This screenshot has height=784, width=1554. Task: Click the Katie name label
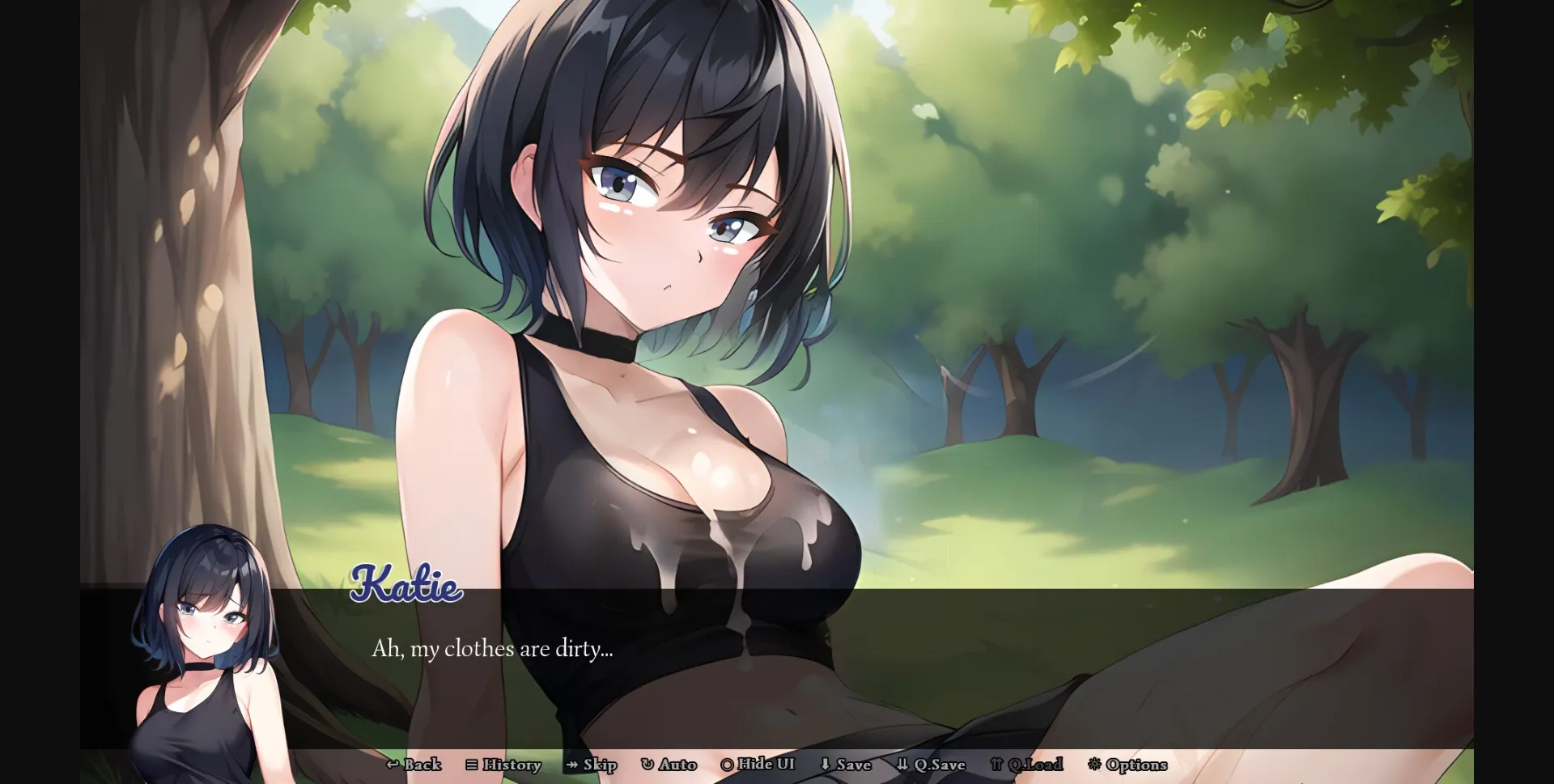tap(407, 587)
